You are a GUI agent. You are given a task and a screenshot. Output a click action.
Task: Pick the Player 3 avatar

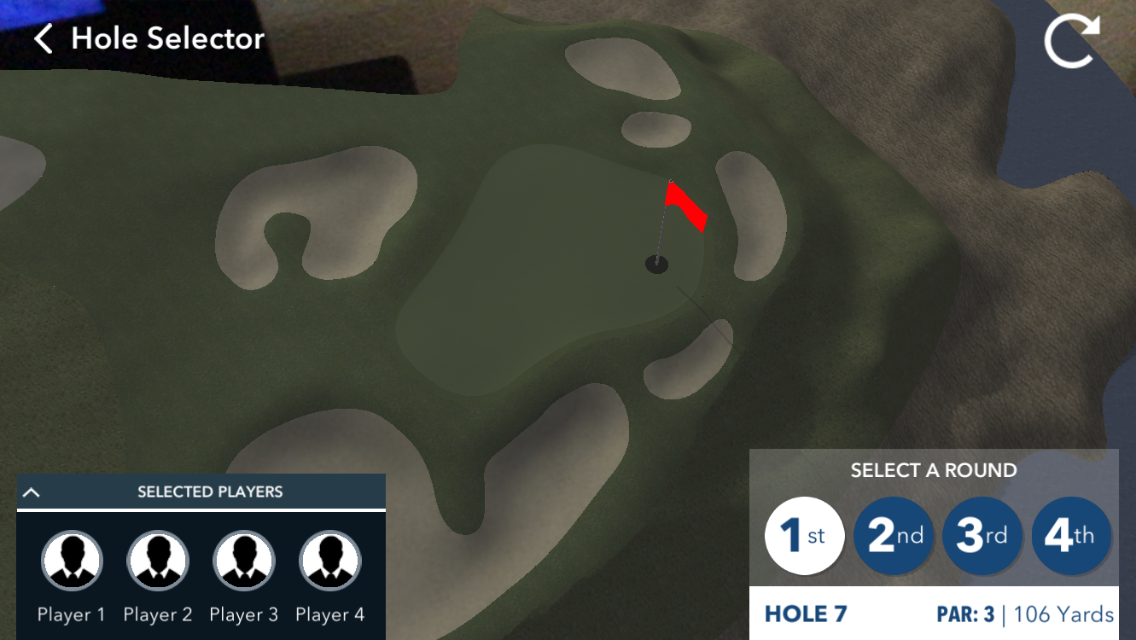[x=243, y=561]
